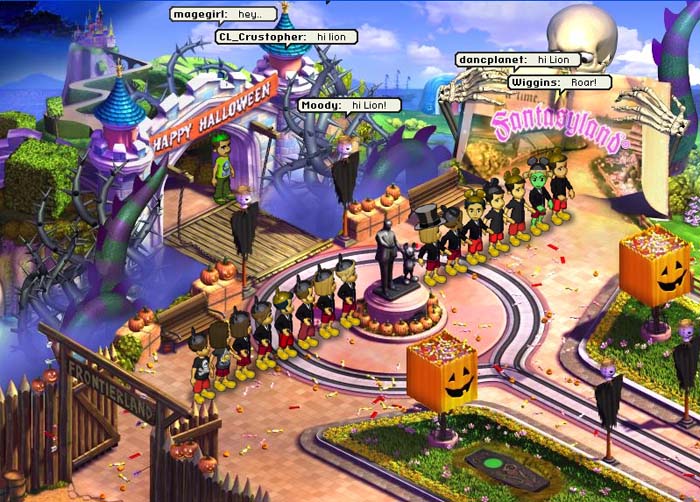Select CL_Crustopher's "hi lion" chat bubble
This screenshot has width=700, height=502.
click(286, 37)
